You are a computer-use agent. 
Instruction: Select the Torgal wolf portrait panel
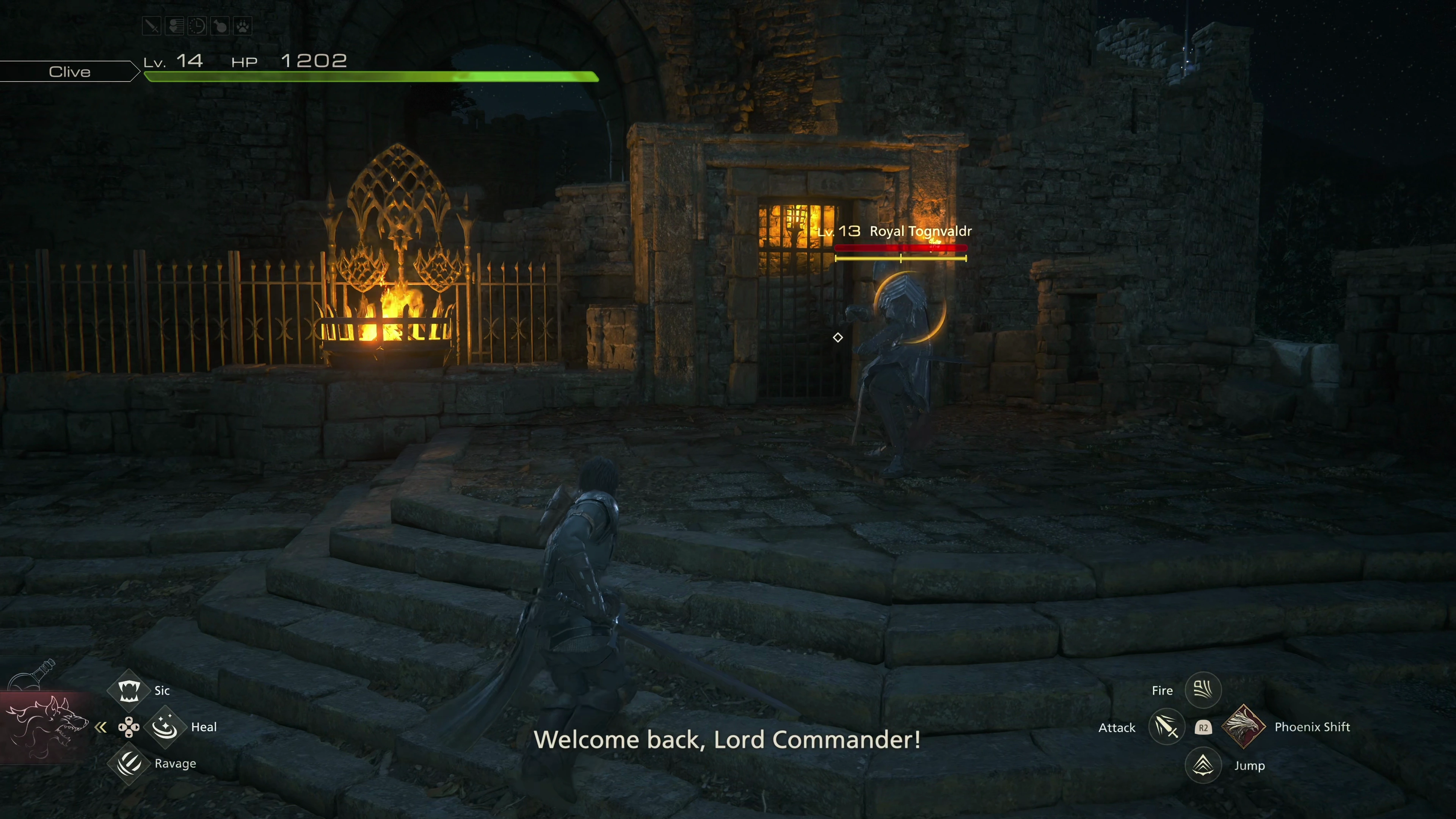coord(45,727)
